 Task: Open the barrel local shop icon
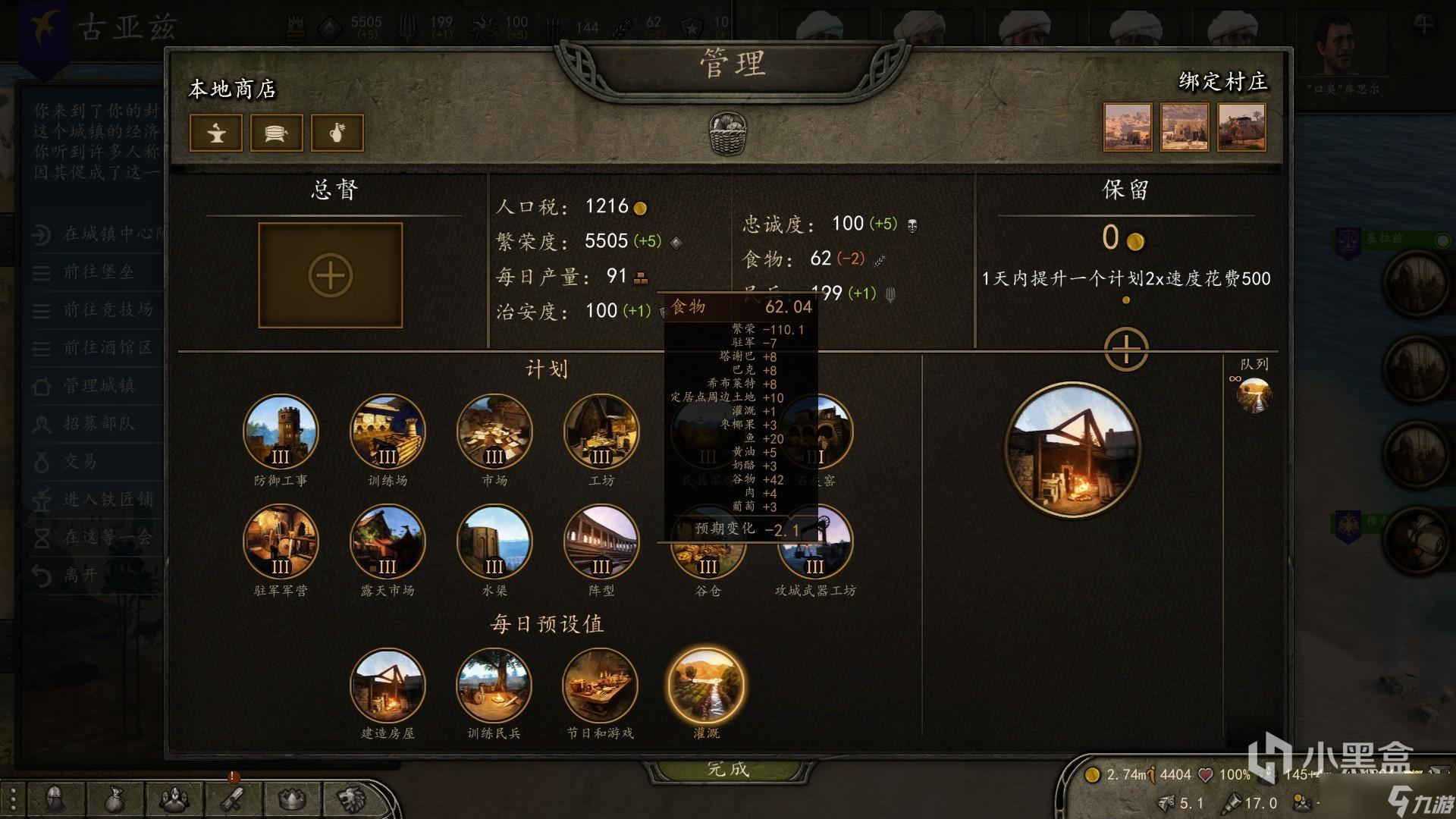click(276, 133)
